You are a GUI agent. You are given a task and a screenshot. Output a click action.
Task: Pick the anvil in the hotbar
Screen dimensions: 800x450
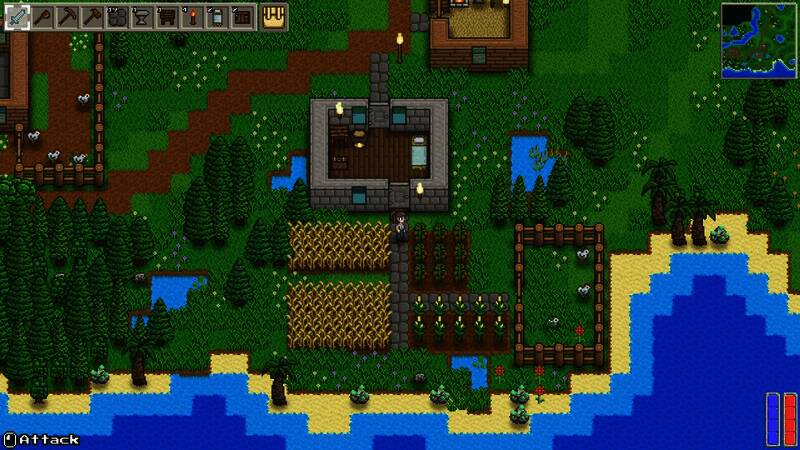[x=142, y=17]
